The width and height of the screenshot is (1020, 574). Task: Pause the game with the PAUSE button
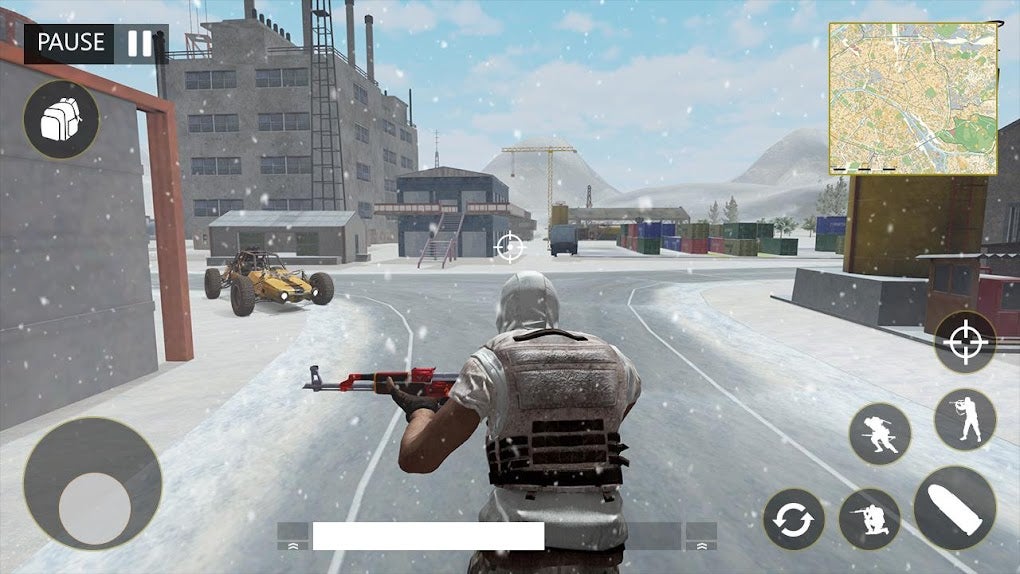pos(96,43)
